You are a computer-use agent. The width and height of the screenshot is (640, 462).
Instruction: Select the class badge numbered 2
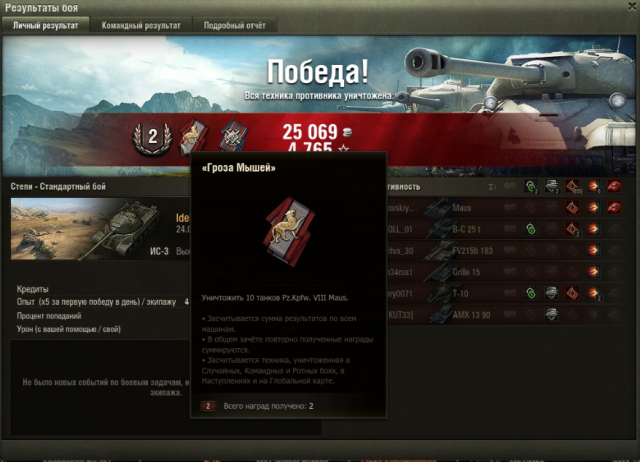coord(153,139)
